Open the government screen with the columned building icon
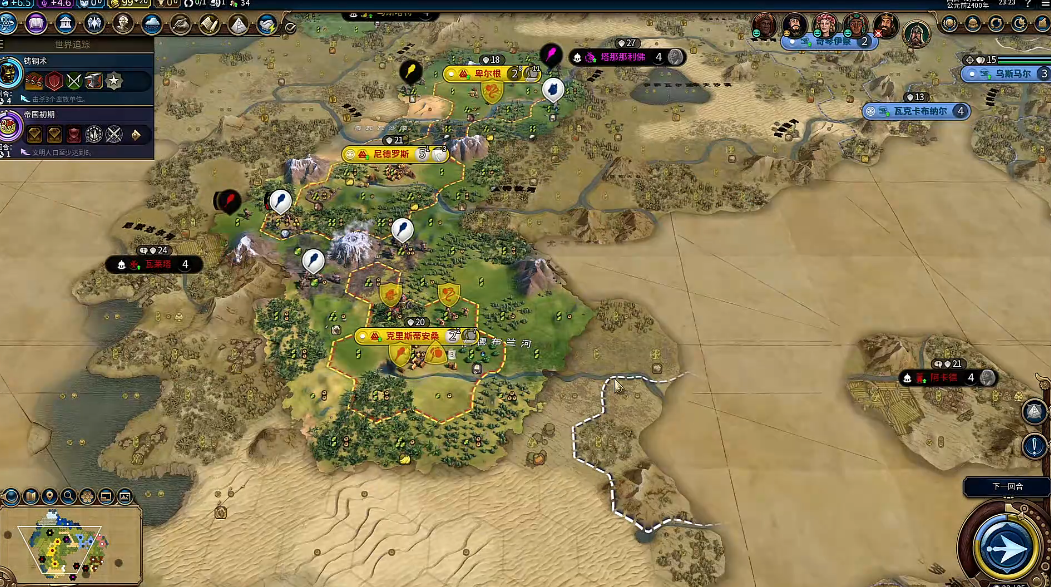Screen dimensions: 1051x587 [x=66, y=22]
